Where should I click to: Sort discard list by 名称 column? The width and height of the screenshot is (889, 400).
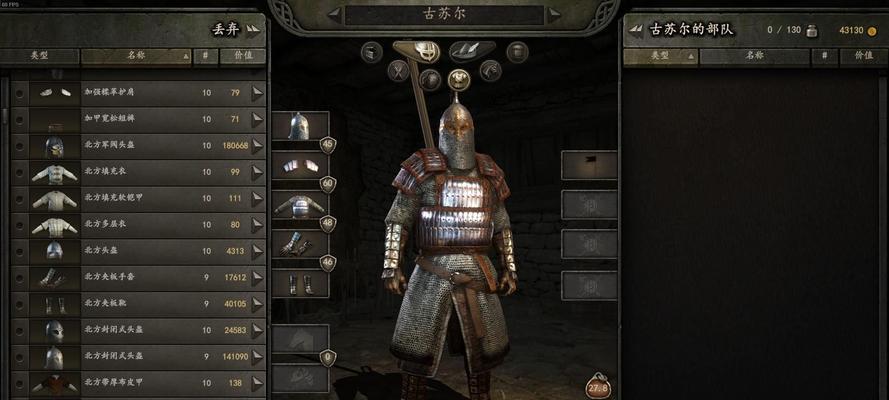coord(135,56)
